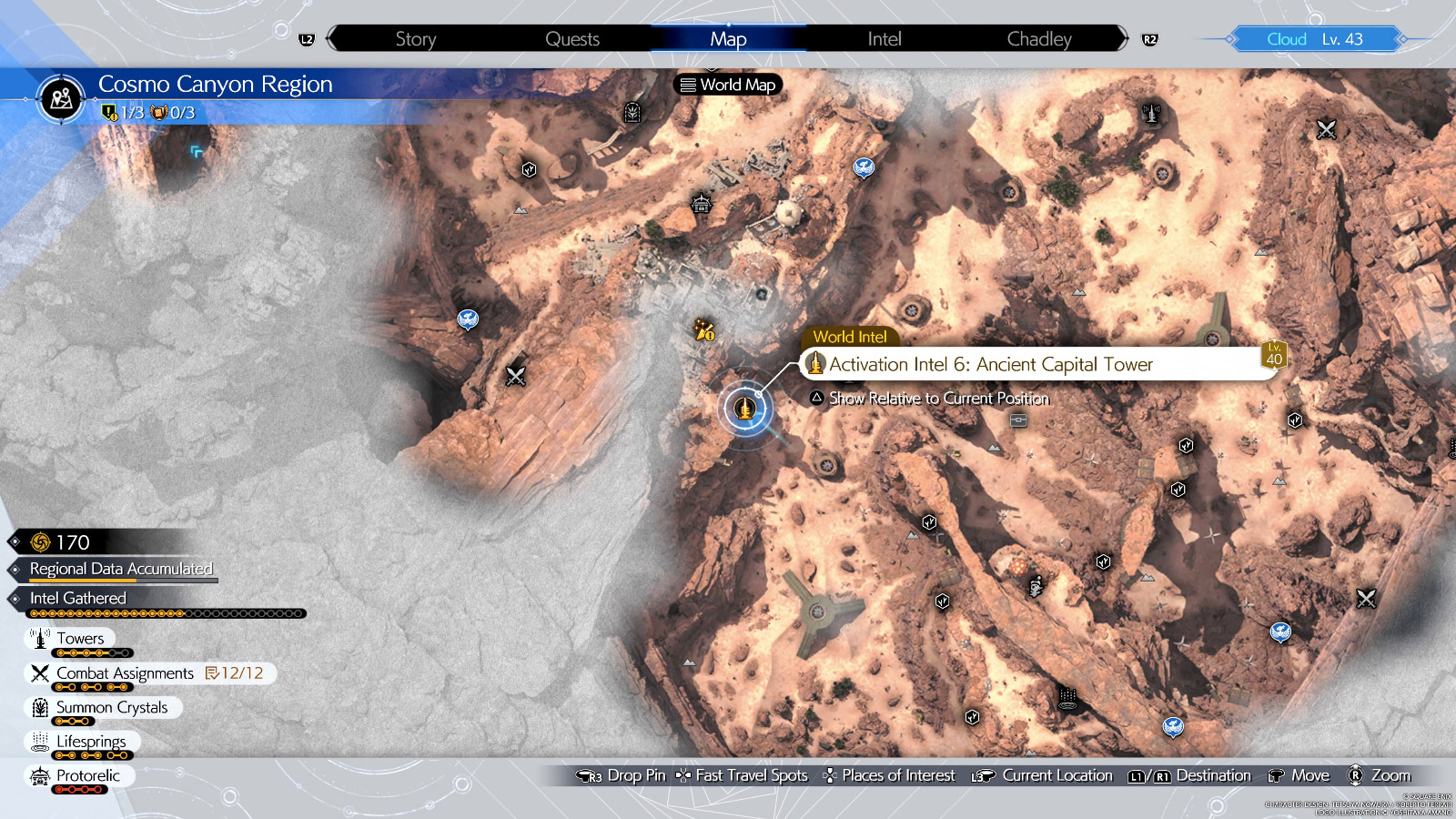The height and width of the screenshot is (819, 1456).
Task: Click a crossed-swords combat assignment icon on the map
Action: (515, 376)
